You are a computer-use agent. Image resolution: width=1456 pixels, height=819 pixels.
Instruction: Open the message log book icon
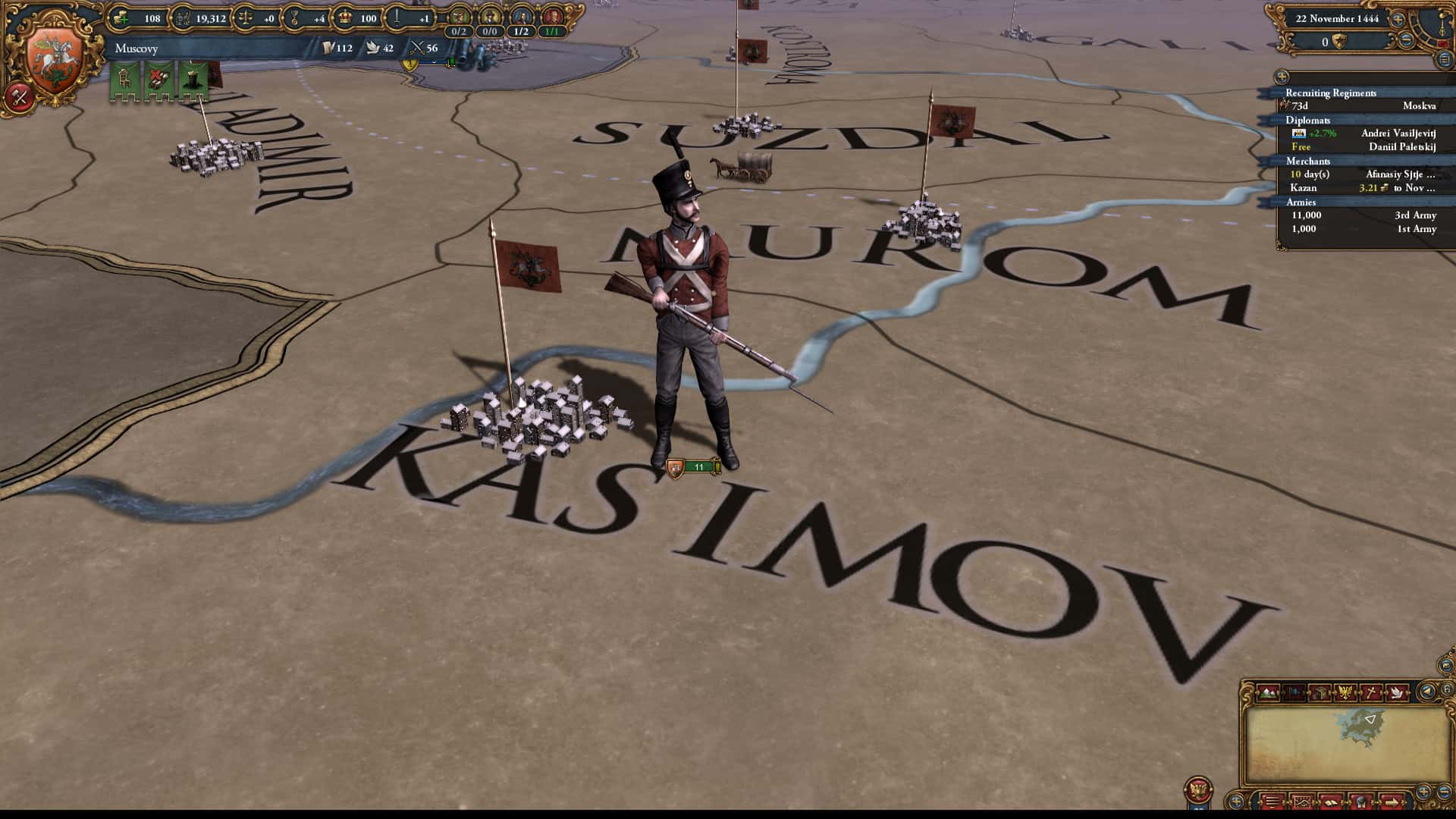coord(1332,800)
